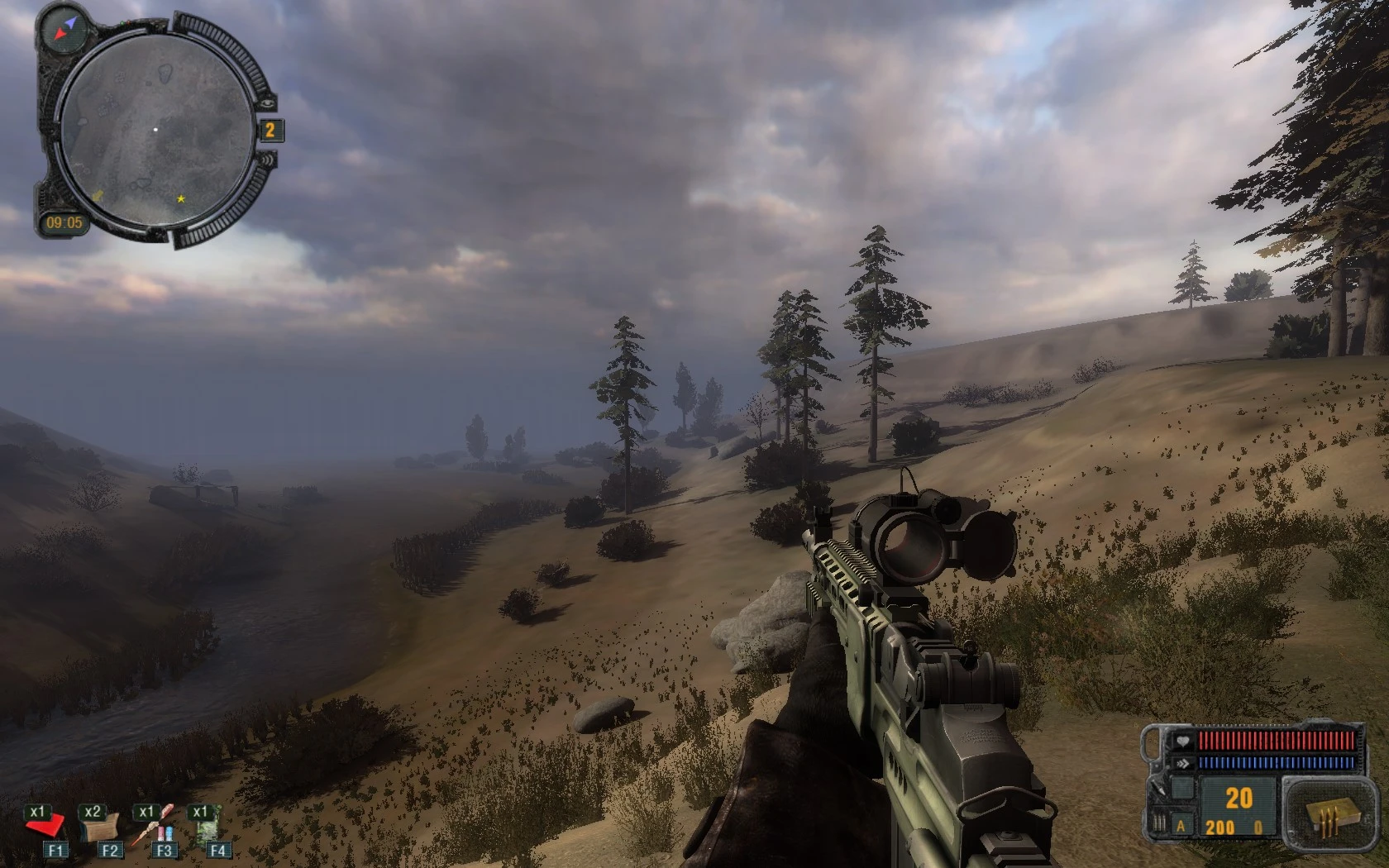
Task: Click the heart health icon on the HUD
Action: tap(1181, 741)
